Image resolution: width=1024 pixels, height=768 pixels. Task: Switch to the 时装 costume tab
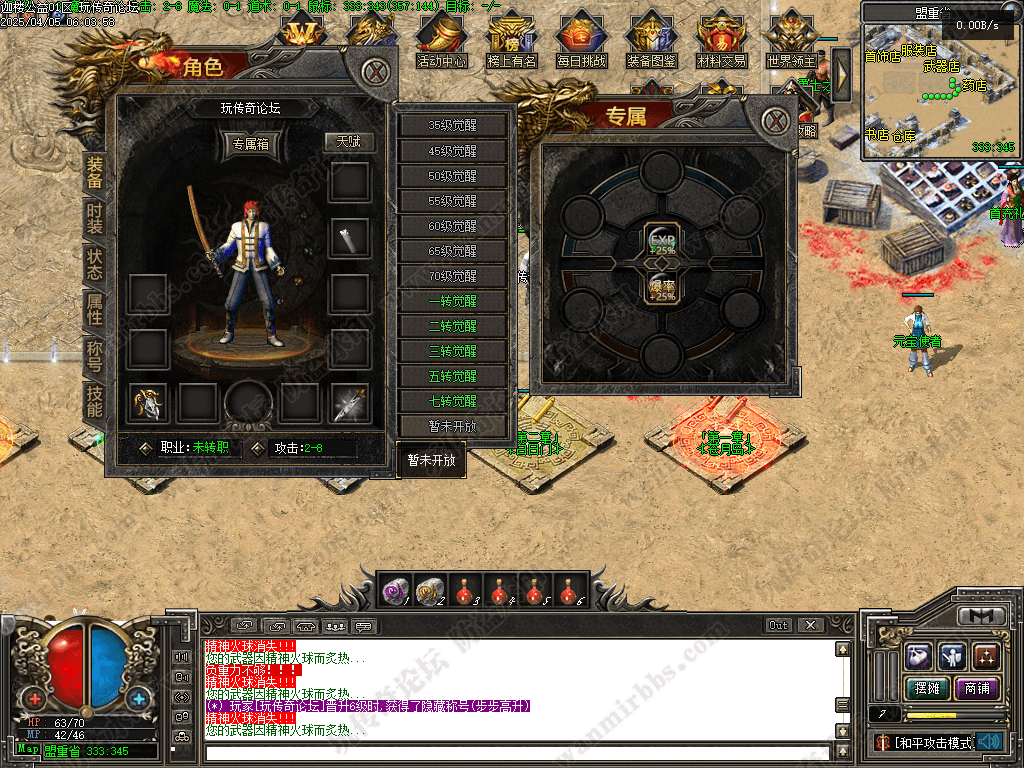[x=94, y=218]
